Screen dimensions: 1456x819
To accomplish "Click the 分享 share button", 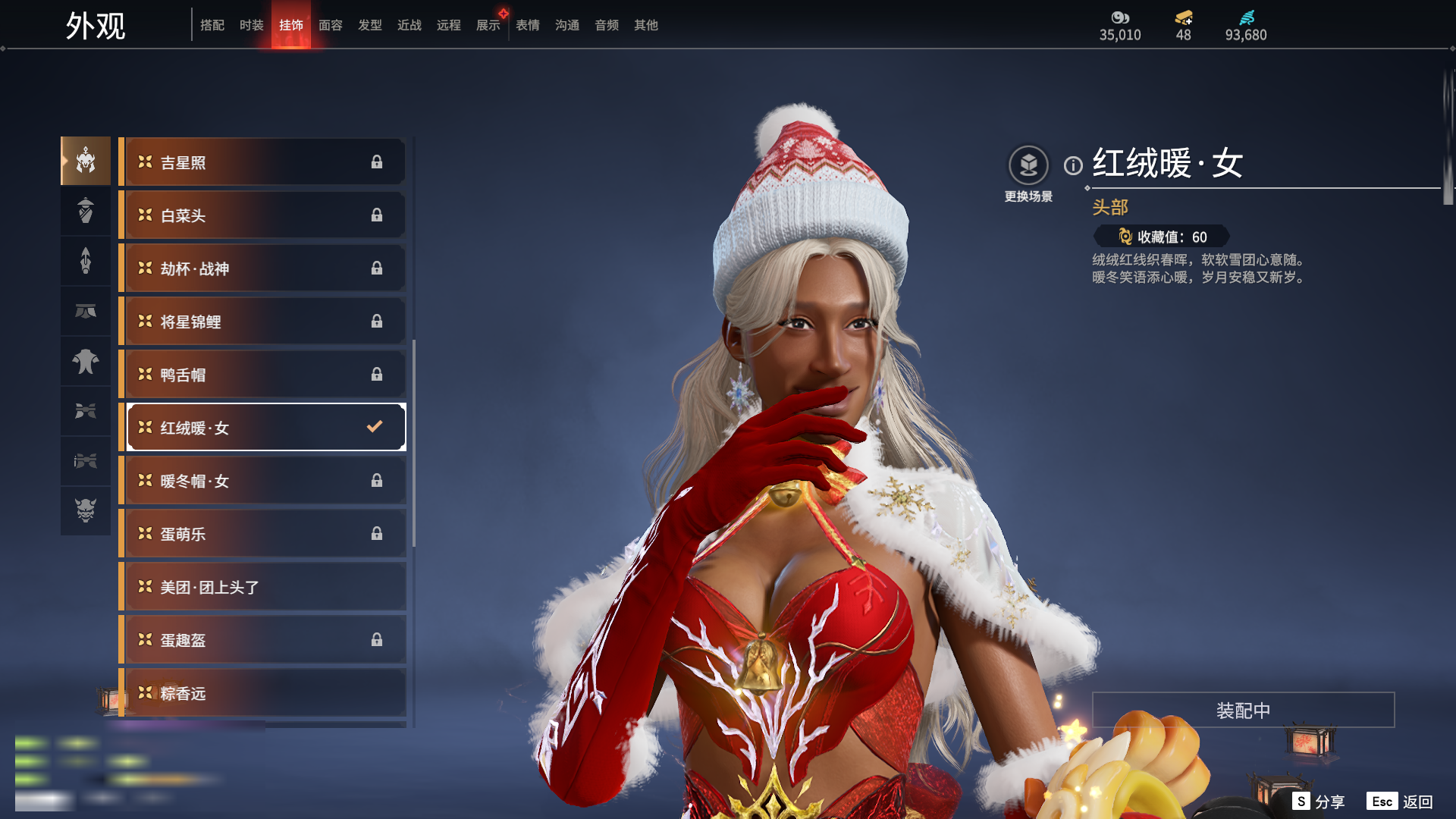I will coord(1319,802).
